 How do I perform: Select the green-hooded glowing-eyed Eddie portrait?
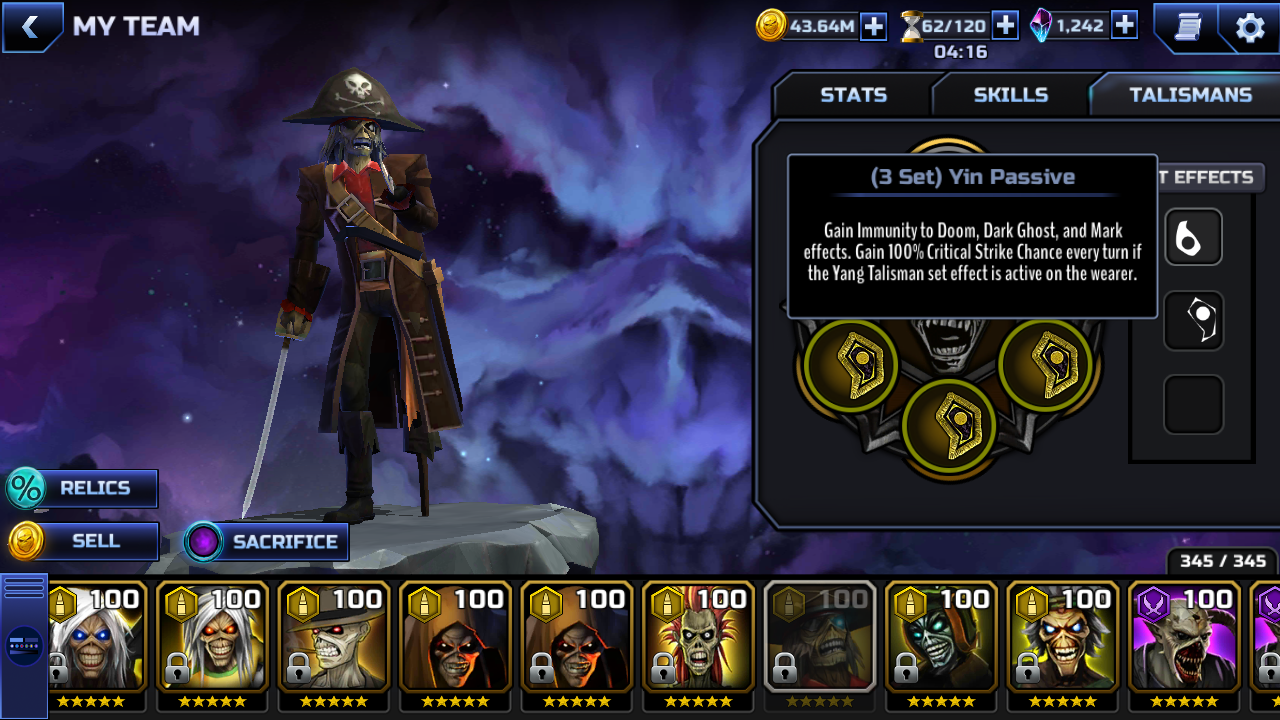(x=941, y=638)
